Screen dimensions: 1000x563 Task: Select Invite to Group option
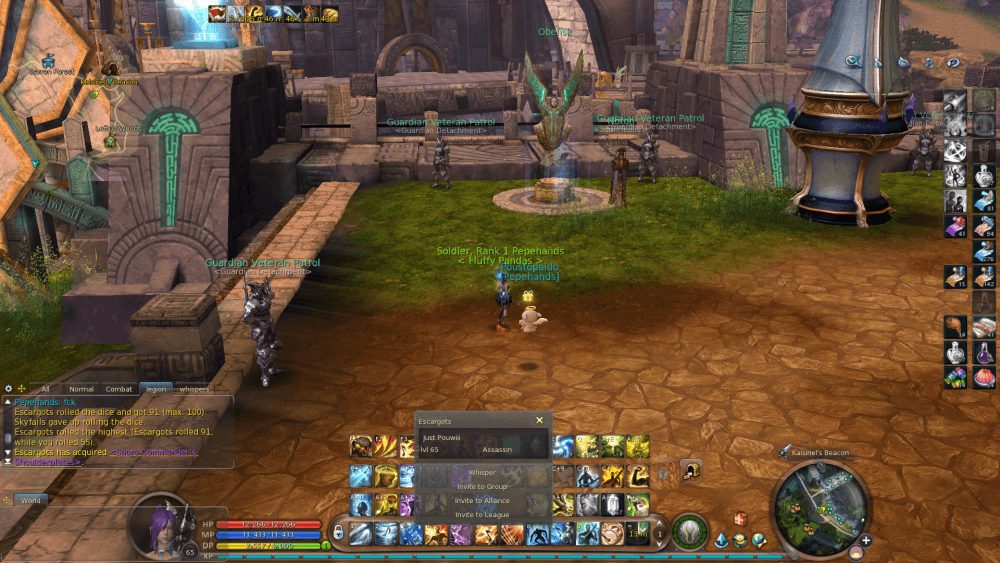(482, 486)
